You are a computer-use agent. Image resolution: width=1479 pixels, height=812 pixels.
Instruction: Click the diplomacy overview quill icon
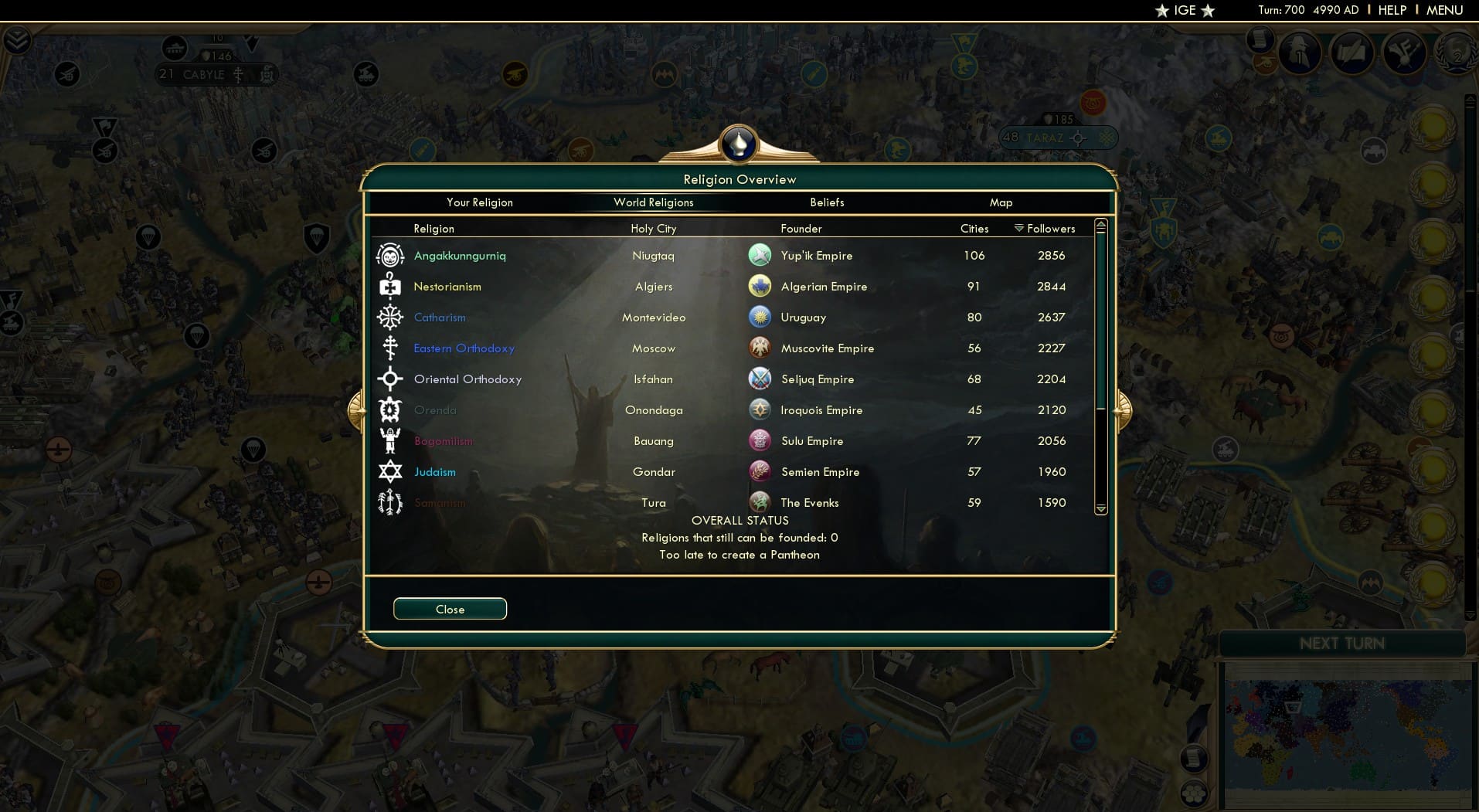point(1351,53)
